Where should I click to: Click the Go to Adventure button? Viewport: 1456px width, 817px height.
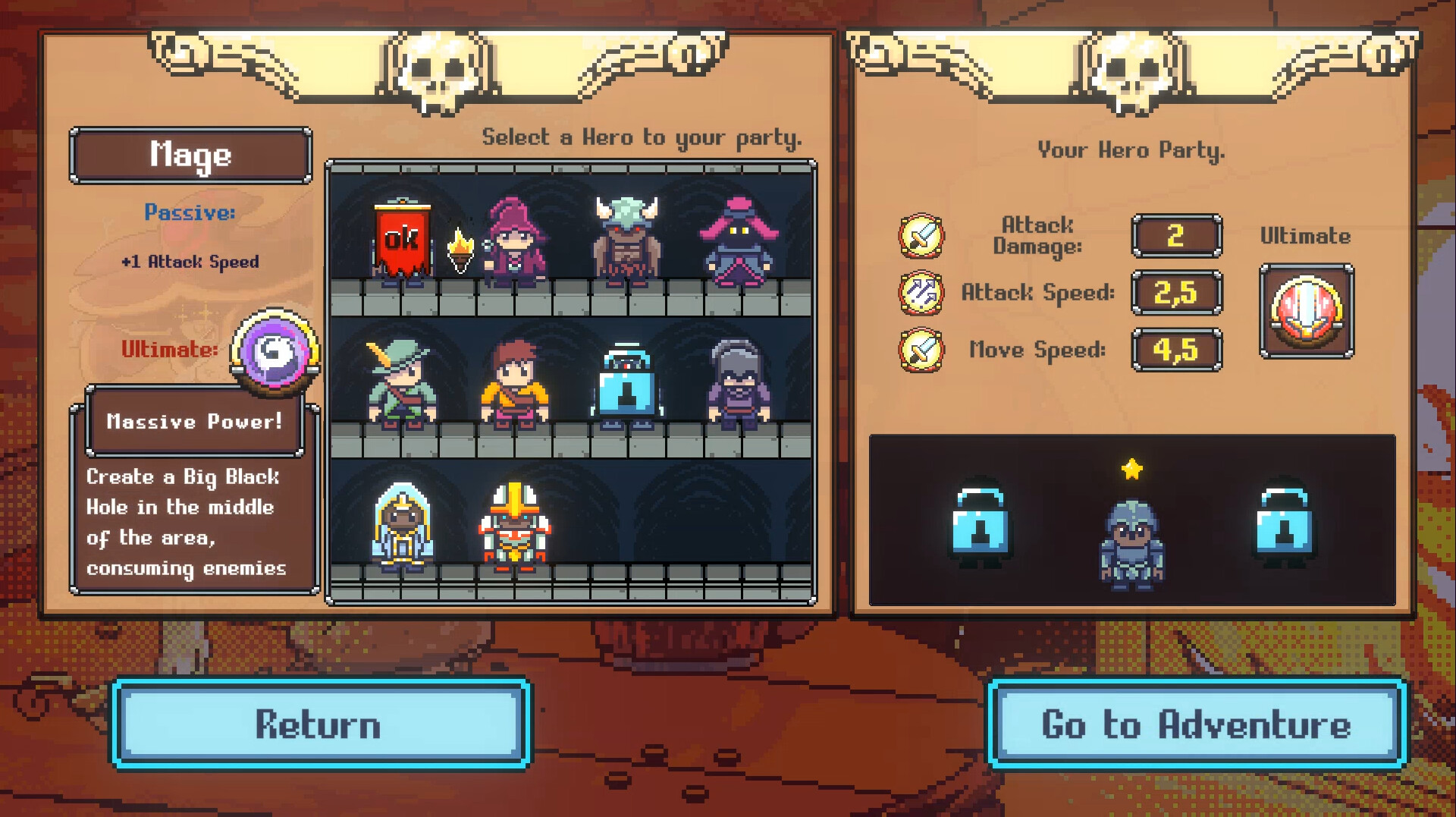coord(1194,724)
